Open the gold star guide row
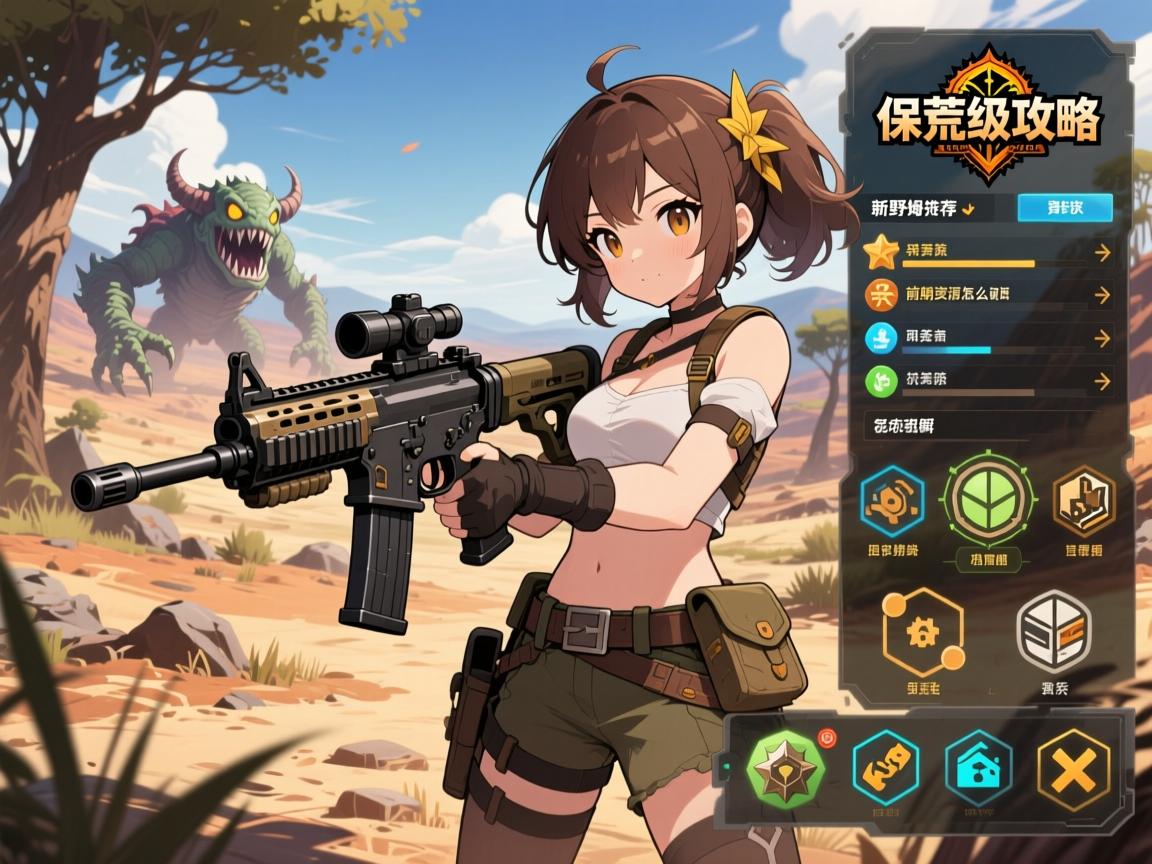This screenshot has height=864, width=1152. click(988, 253)
